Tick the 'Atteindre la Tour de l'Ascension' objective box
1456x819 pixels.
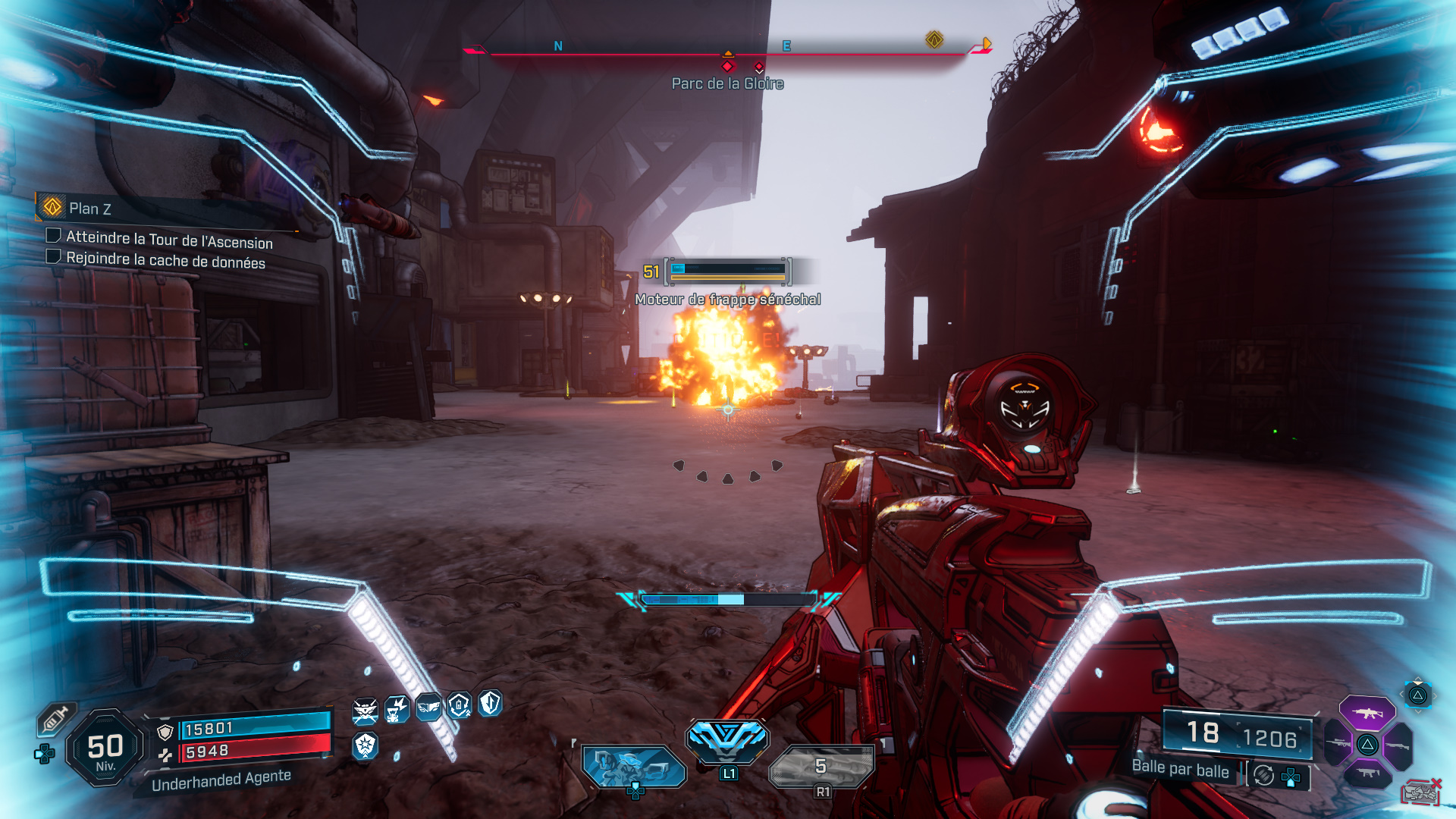coord(54,236)
